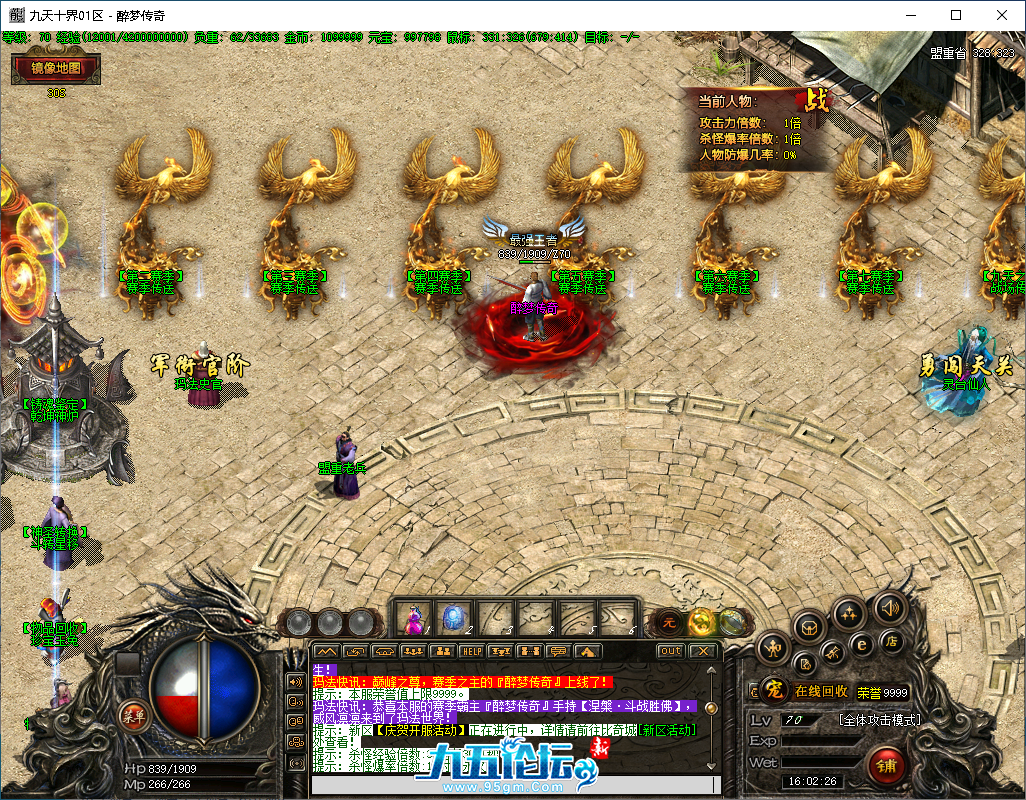Open the red 菜单 menu button
This screenshot has height=800, width=1026.
pos(132,713)
